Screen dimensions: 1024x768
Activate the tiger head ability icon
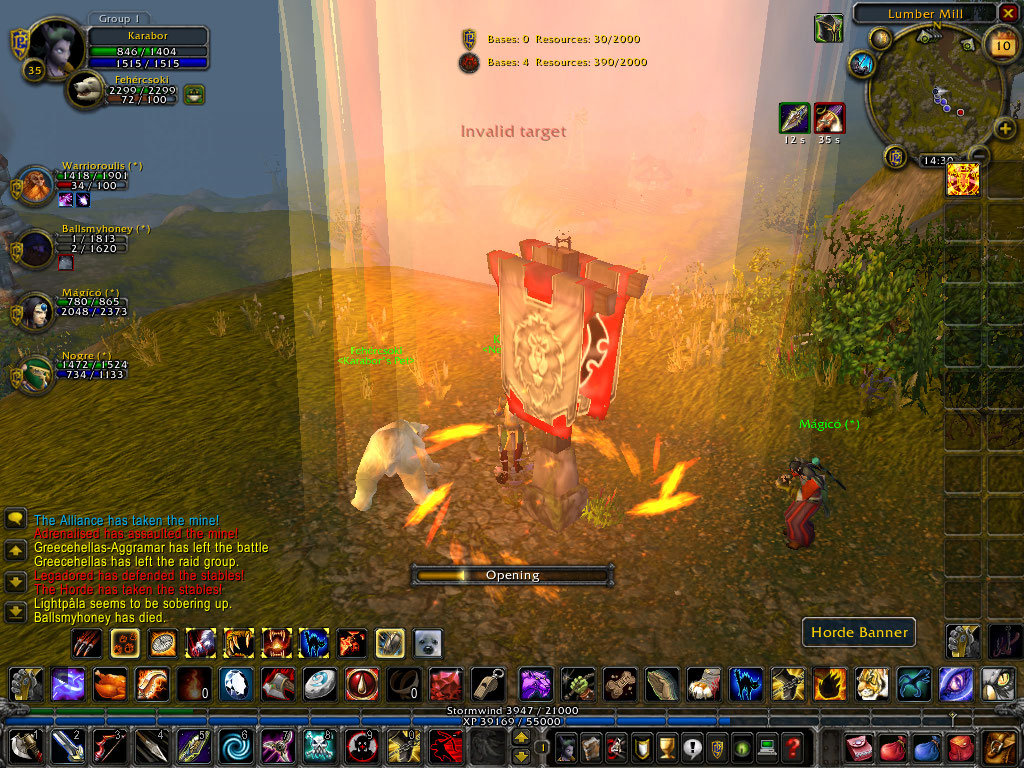[871, 684]
